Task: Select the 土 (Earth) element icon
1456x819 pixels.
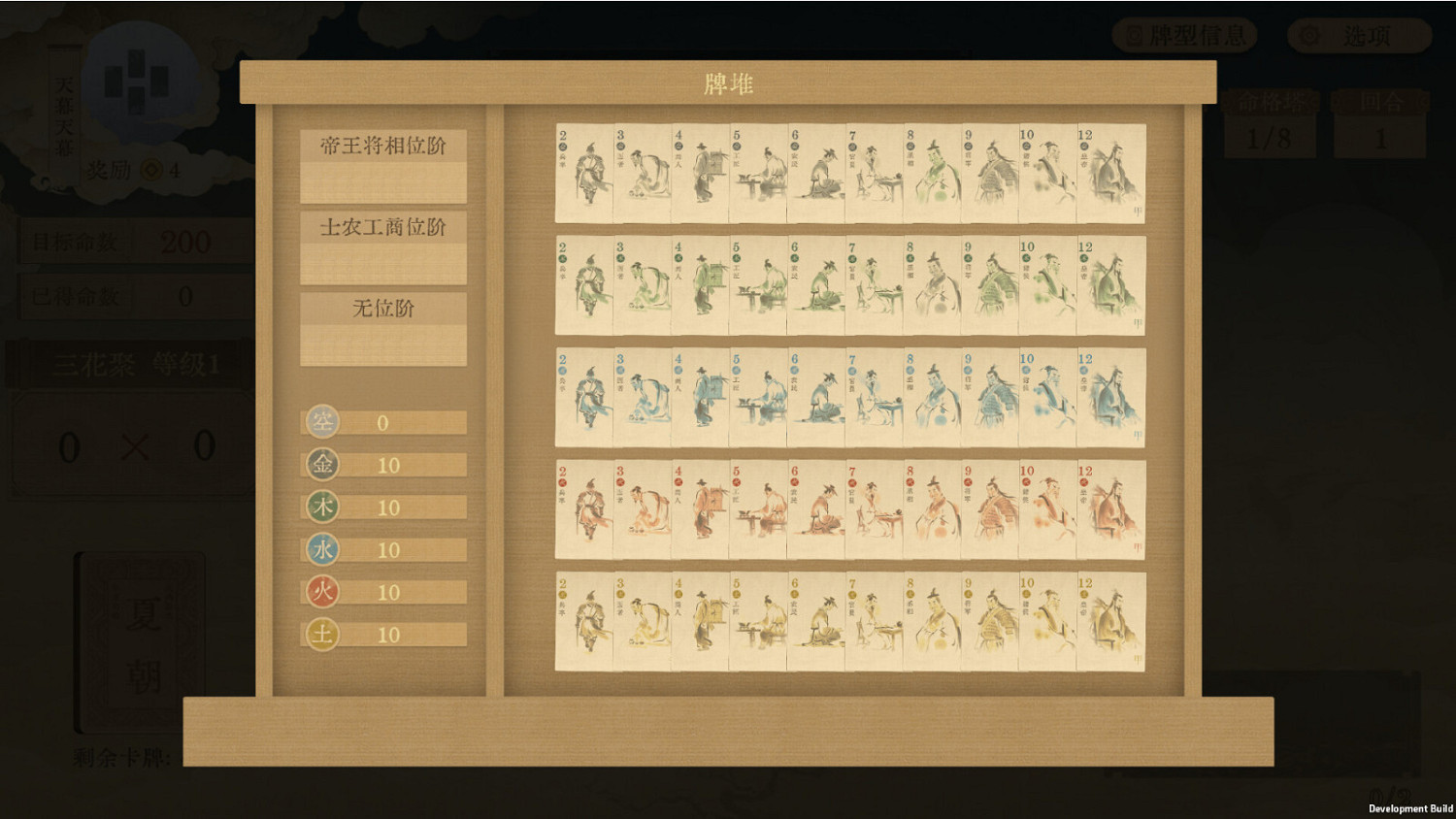Action: tap(322, 635)
